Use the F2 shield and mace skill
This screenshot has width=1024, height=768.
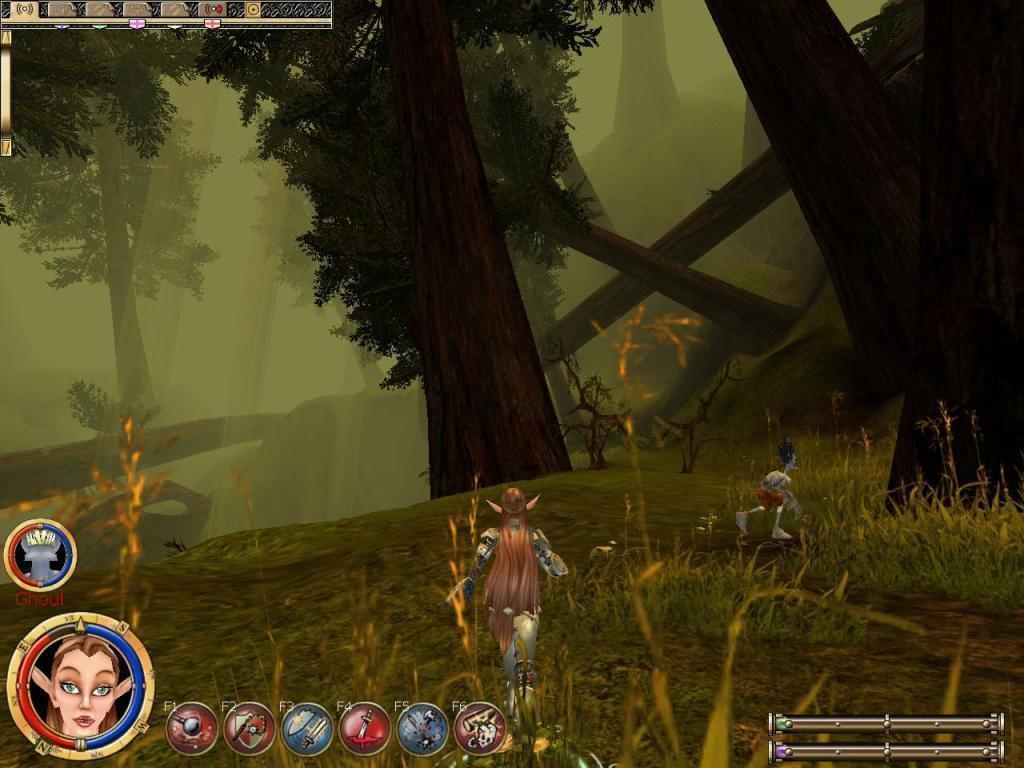249,728
